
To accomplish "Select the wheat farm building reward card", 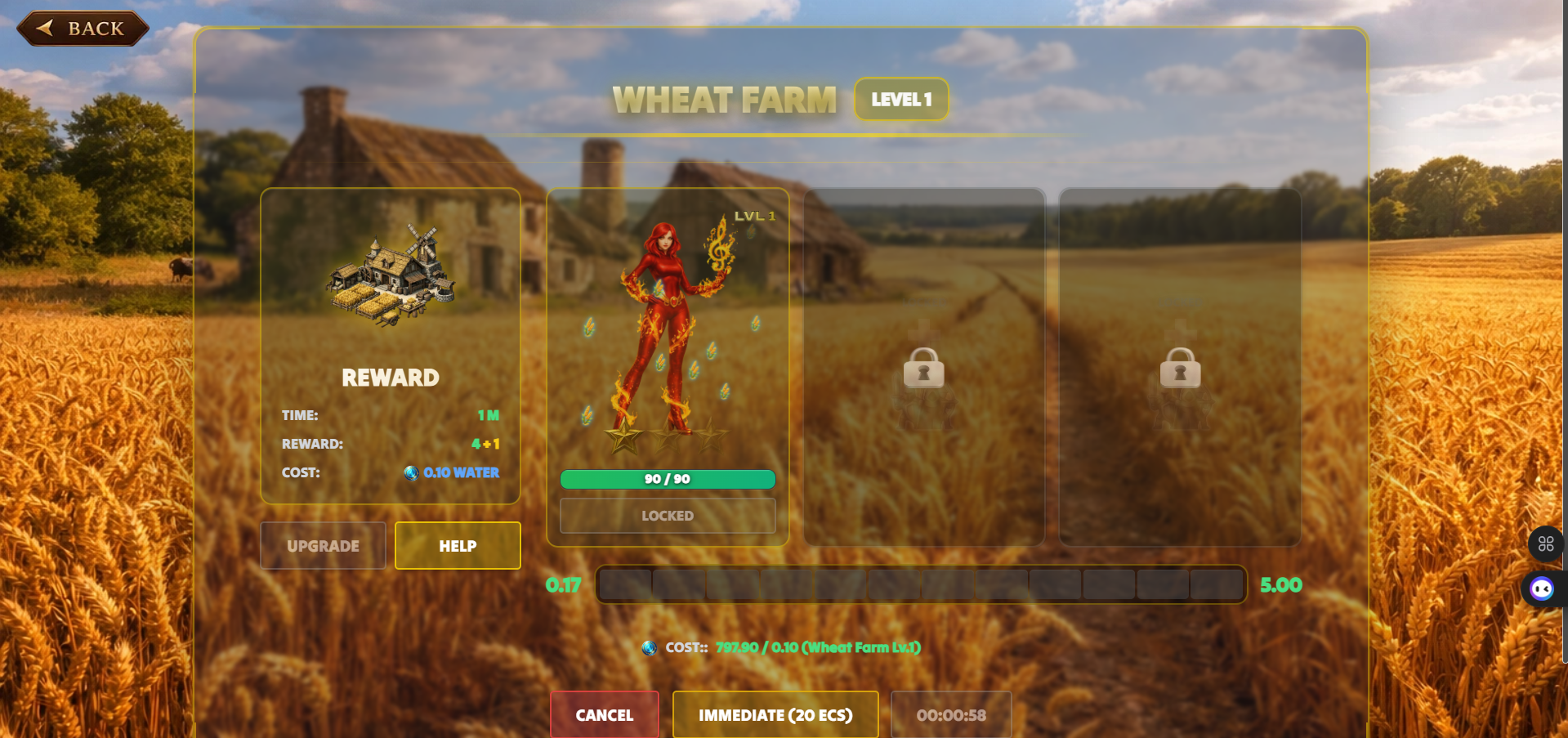I will click(x=391, y=345).
